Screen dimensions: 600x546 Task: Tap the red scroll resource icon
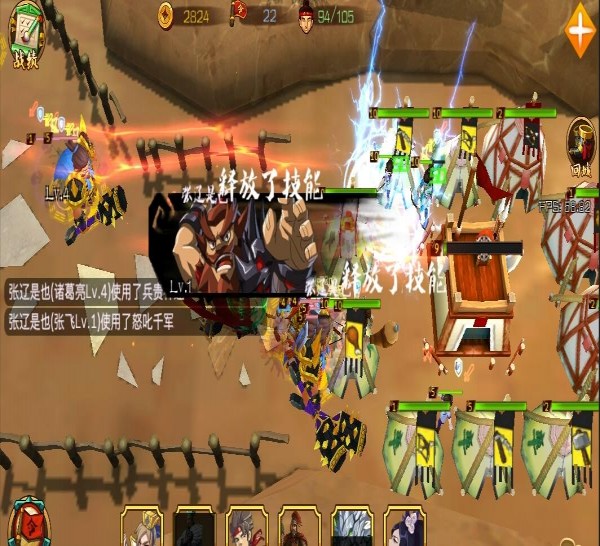click(x=239, y=14)
